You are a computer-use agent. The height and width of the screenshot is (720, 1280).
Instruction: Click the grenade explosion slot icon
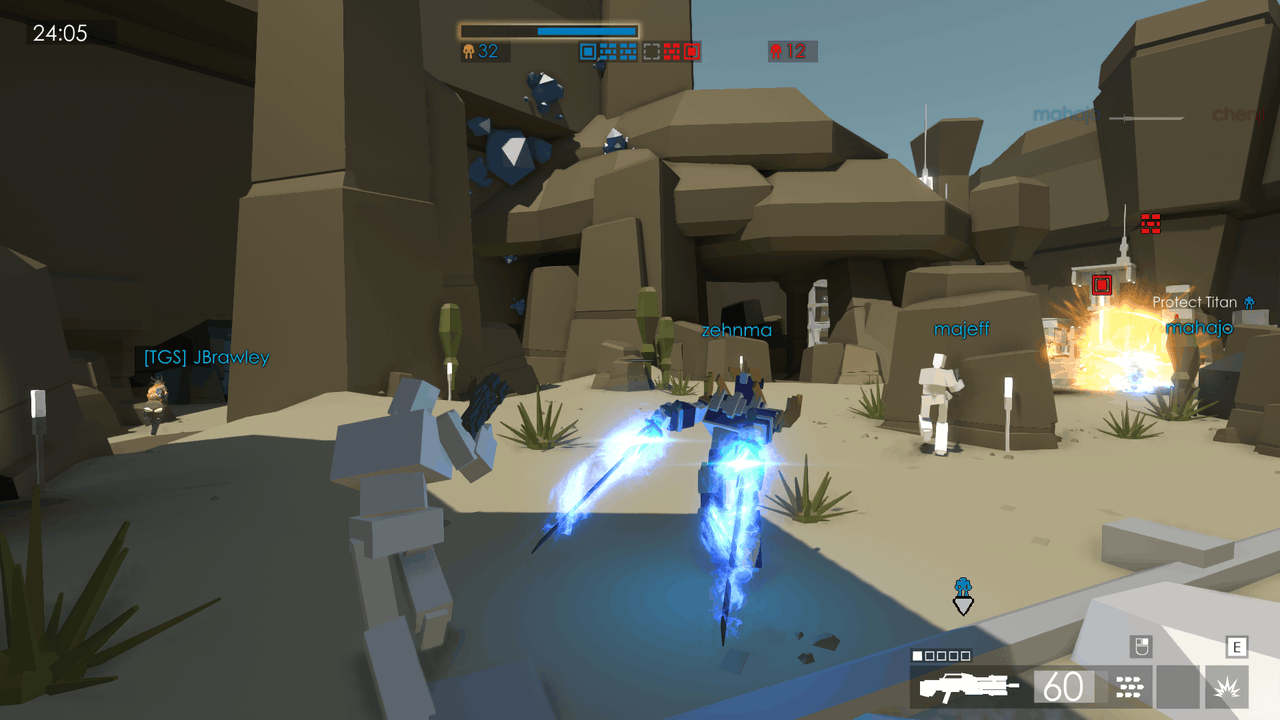click(1228, 688)
